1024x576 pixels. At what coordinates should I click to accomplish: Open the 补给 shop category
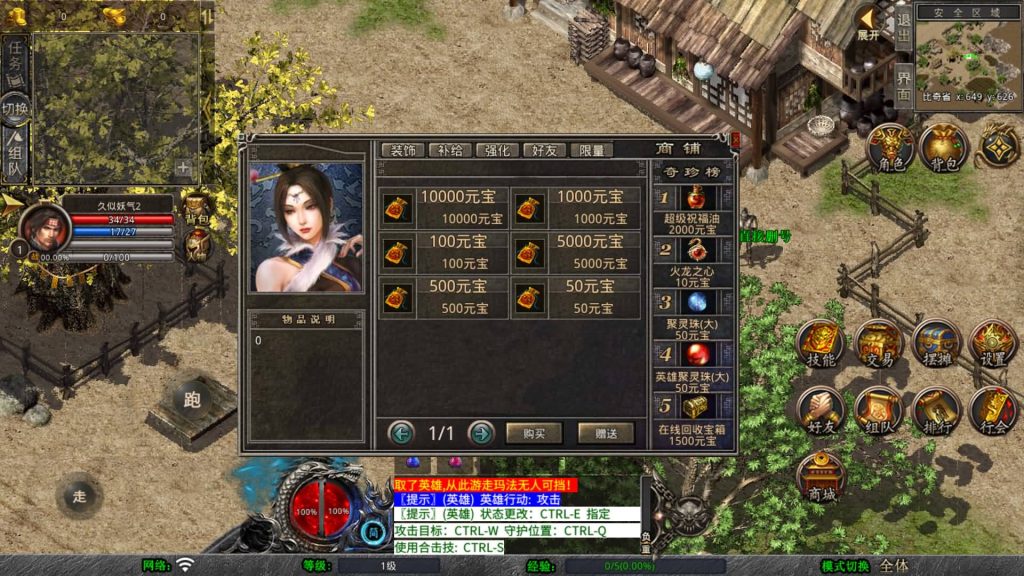coord(450,150)
